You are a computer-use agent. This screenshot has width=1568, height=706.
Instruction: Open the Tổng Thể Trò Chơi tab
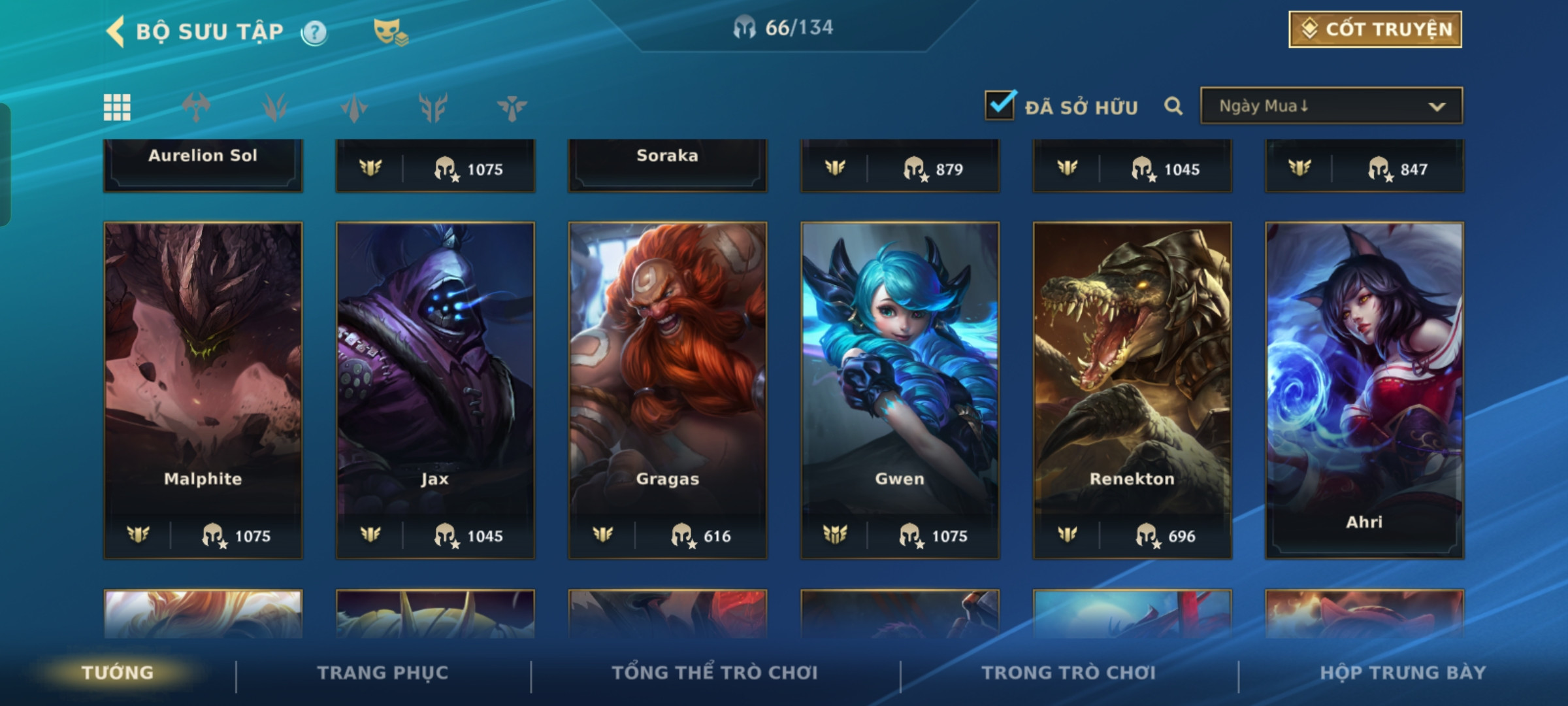coord(715,673)
